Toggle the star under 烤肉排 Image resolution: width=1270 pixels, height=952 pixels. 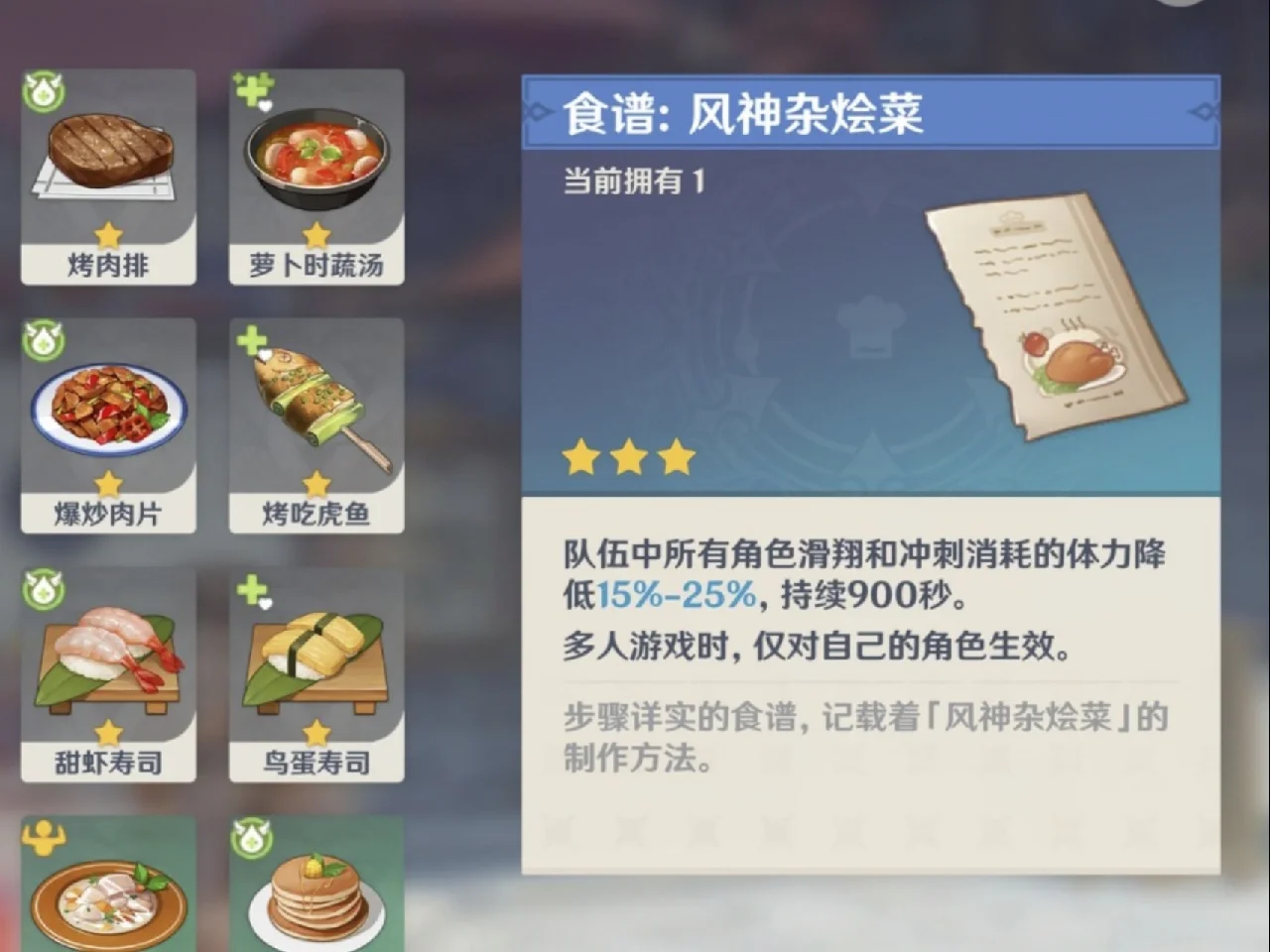106,232
